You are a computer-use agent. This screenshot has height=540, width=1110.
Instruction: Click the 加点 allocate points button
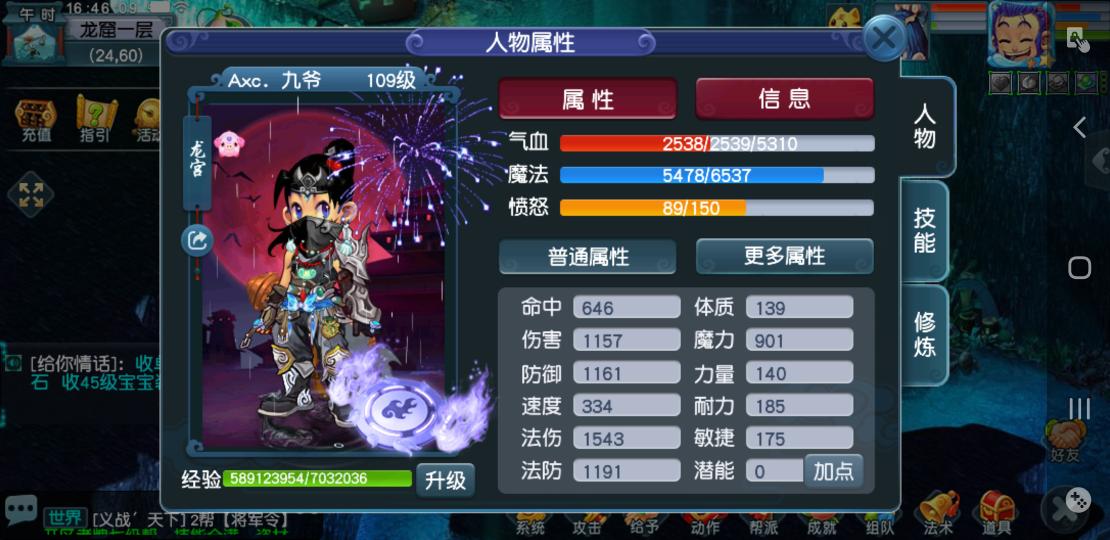[833, 471]
